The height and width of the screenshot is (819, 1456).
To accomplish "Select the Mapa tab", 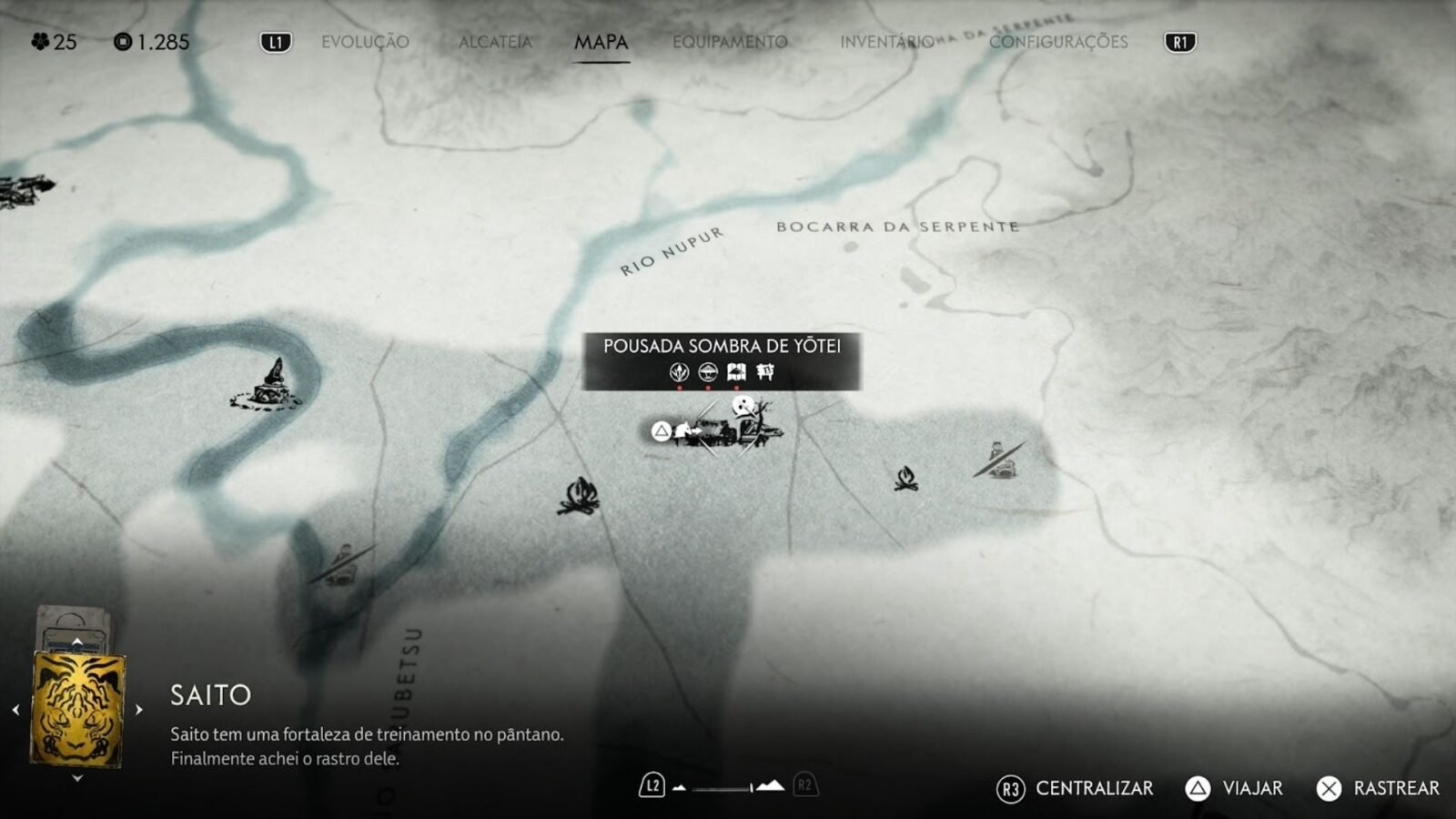I will click(x=601, y=42).
